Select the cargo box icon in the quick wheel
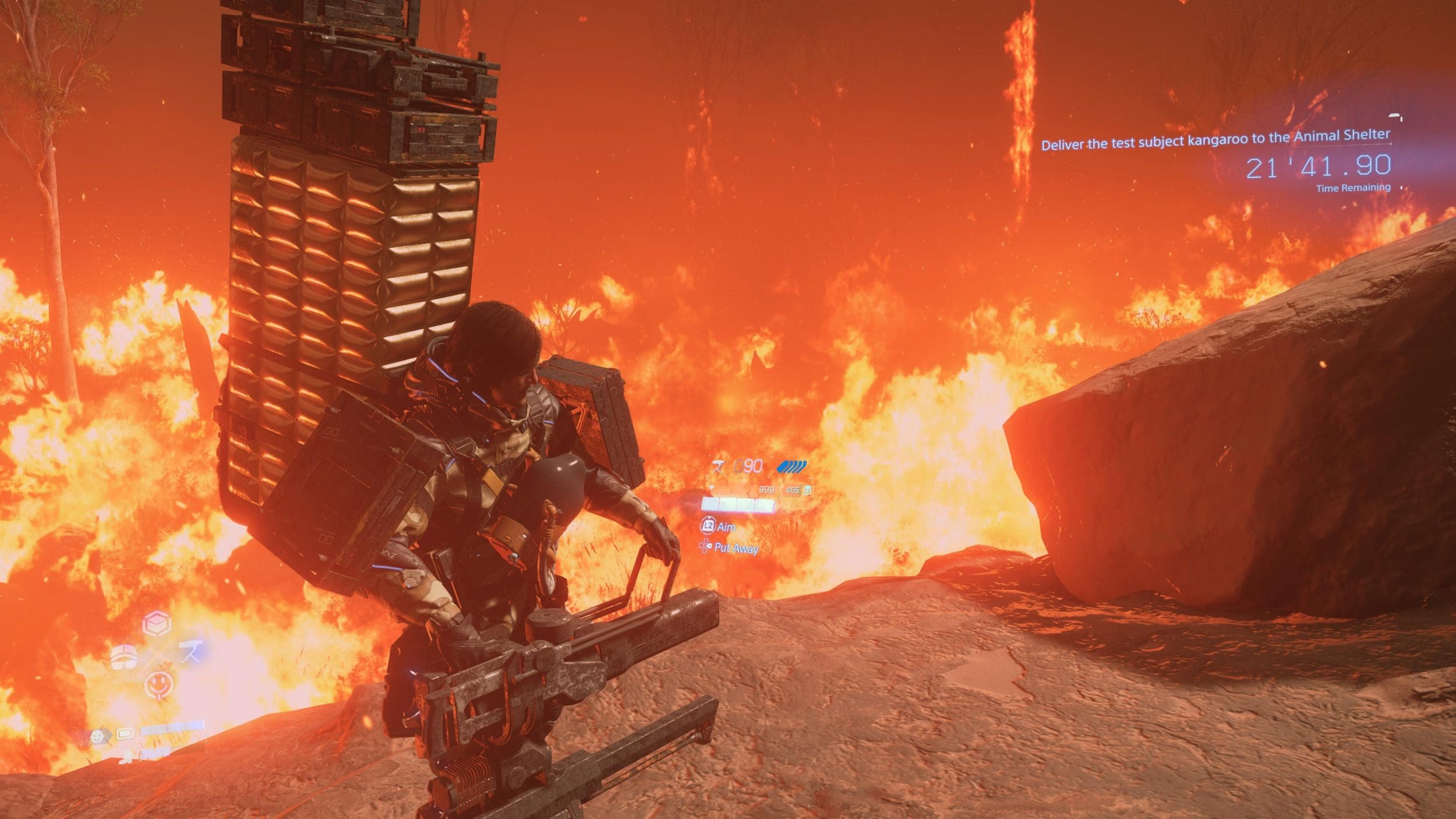The height and width of the screenshot is (819, 1456). click(157, 624)
